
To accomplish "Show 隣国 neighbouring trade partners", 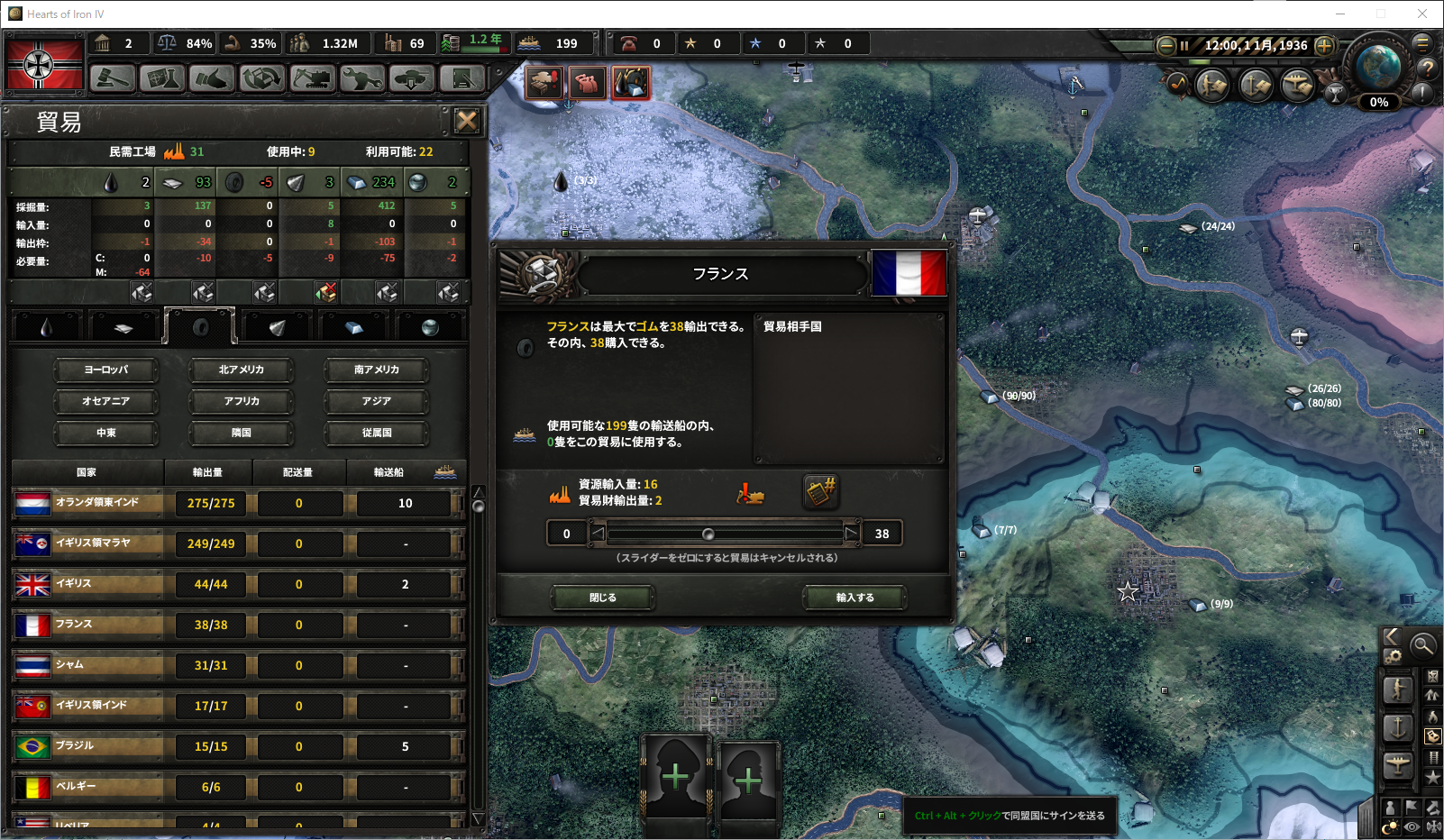I will pyautogui.click(x=242, y=433).
